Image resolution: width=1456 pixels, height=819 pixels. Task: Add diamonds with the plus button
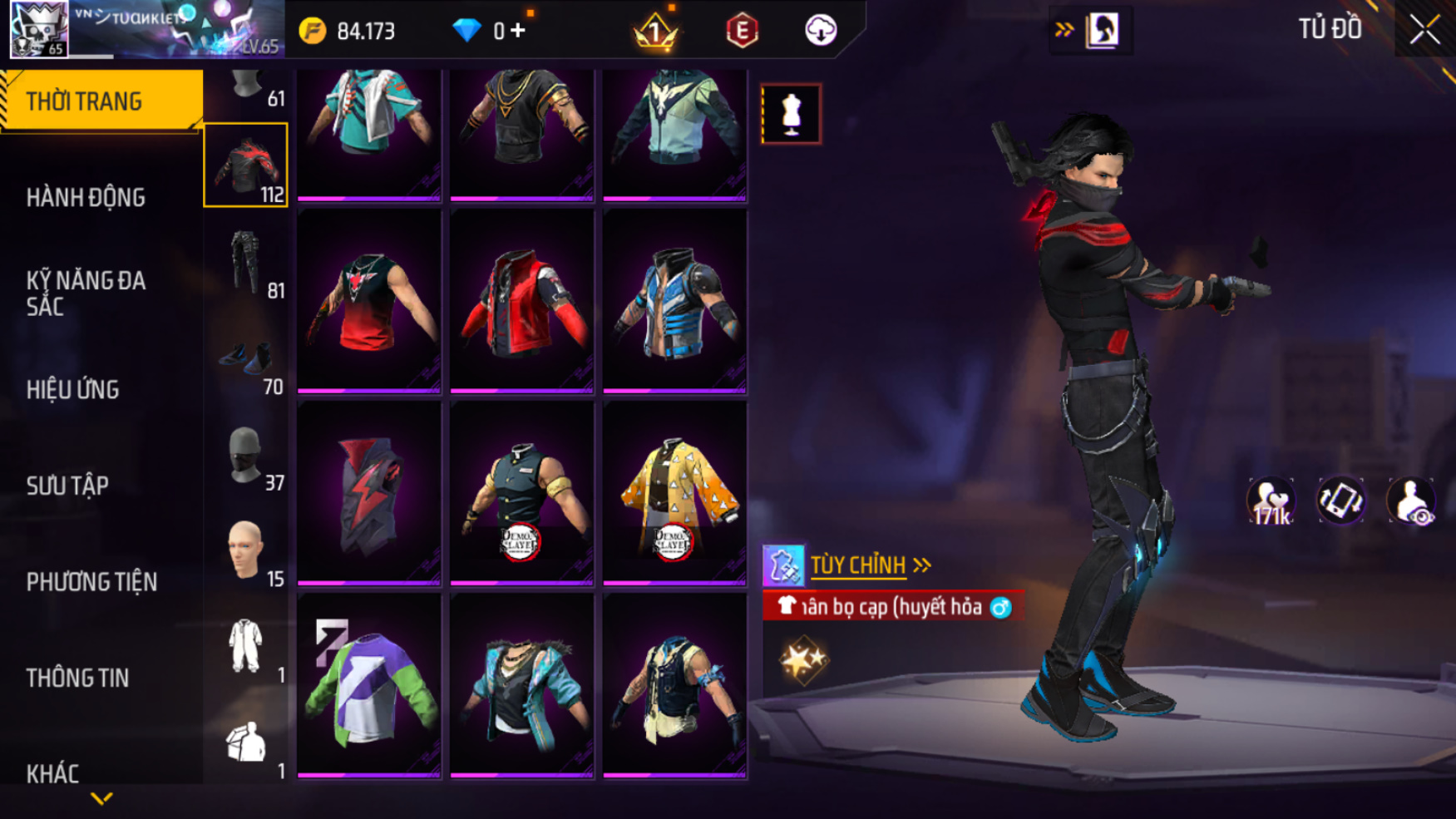(519, 31)
